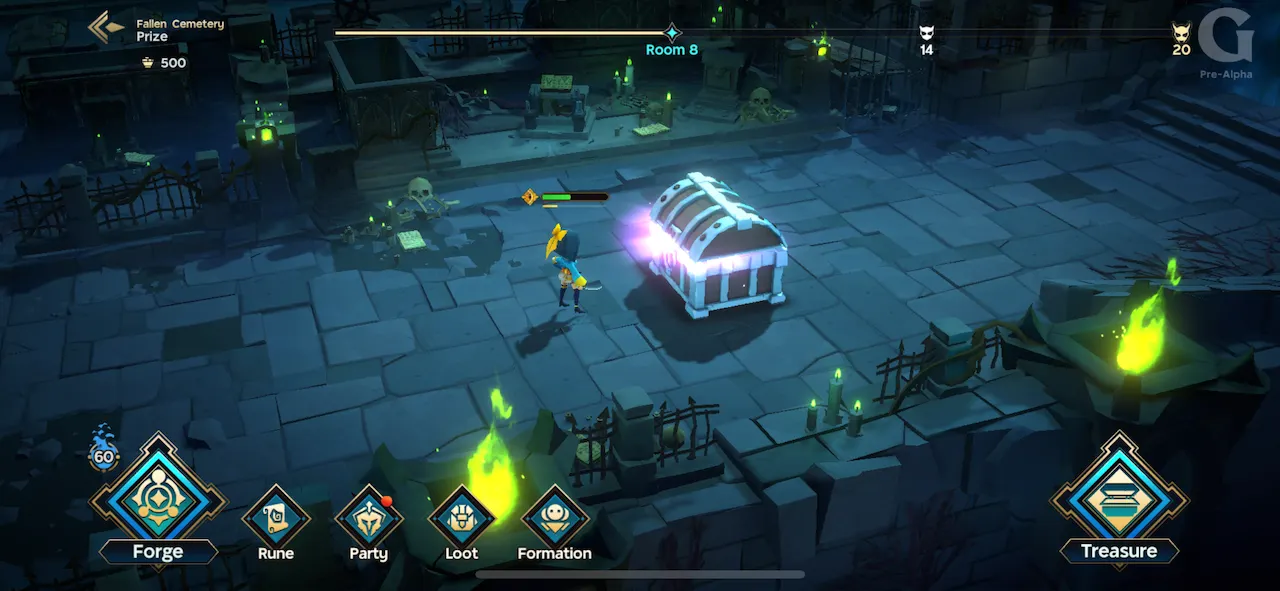Select the Room 8 progress marker
This screenshot has height=591, width=1280.
pyautogui.click(x=672, y=33)
